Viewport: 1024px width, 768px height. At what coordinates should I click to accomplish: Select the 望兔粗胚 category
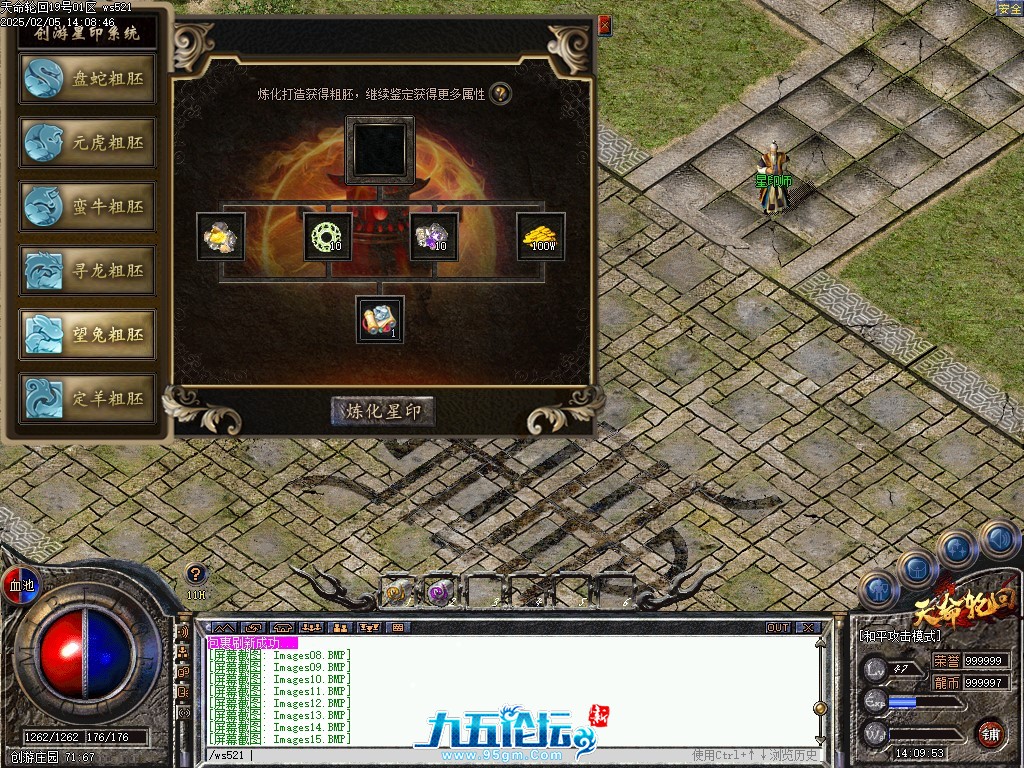coord(89,335)
